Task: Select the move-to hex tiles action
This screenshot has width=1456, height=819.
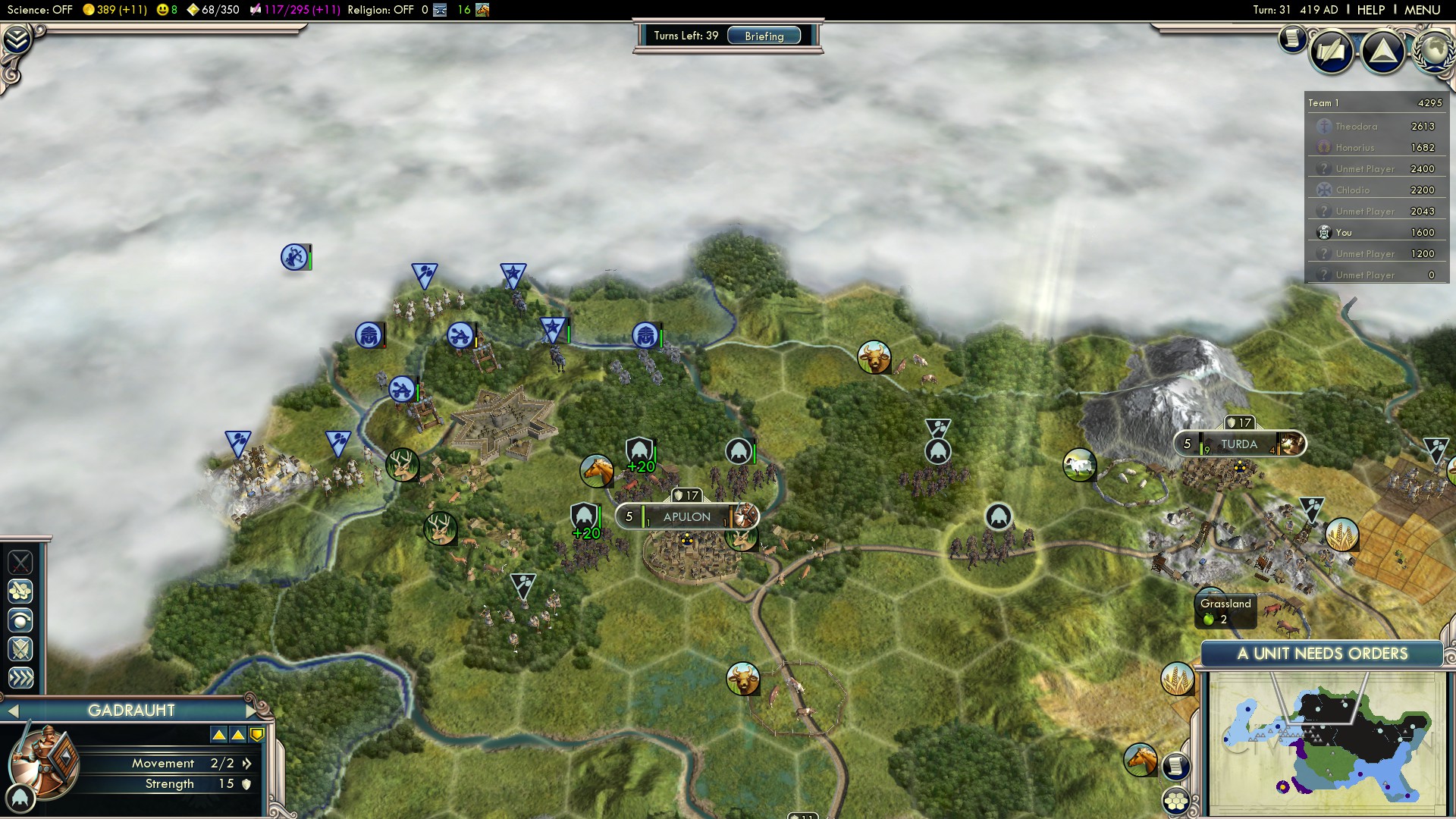Action: 20,591
